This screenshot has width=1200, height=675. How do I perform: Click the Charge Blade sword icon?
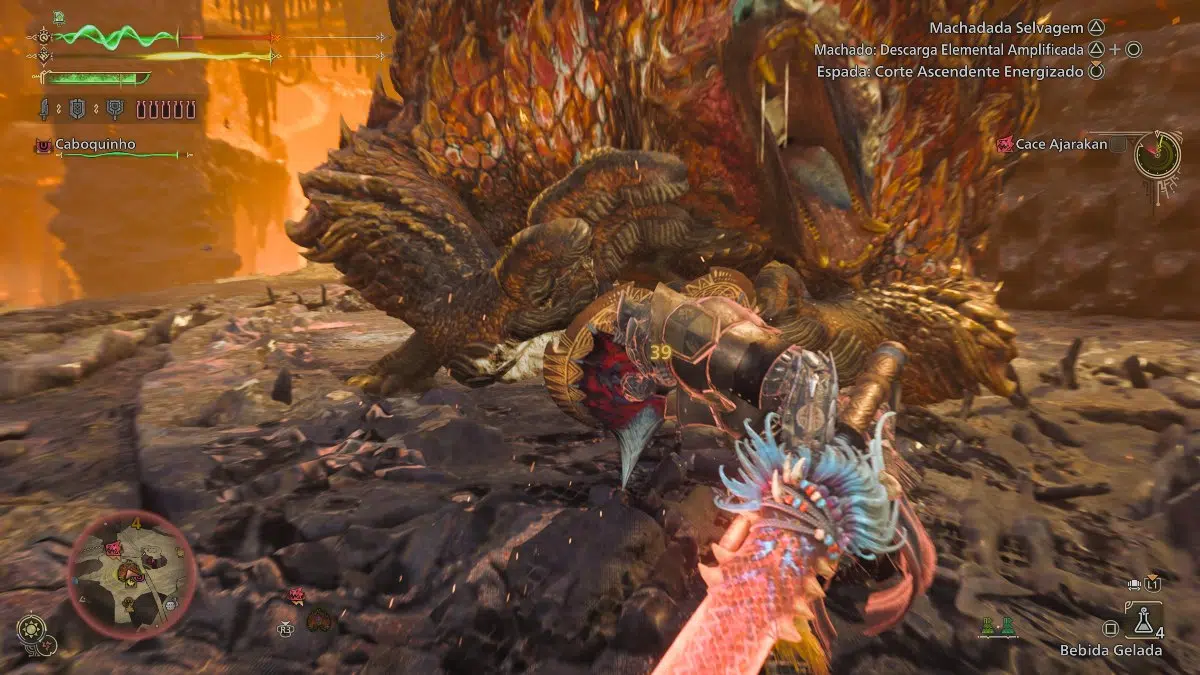pos(46,108)
